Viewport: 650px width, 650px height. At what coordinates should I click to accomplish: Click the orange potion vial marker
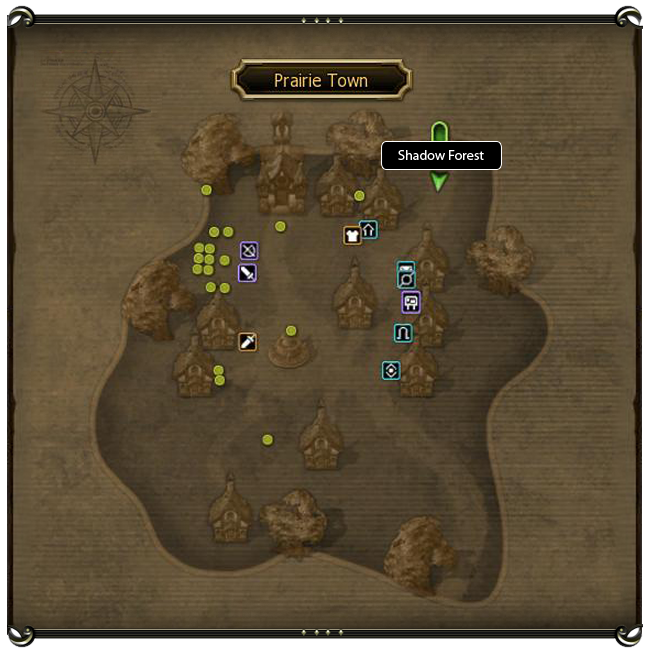[248, 342]
